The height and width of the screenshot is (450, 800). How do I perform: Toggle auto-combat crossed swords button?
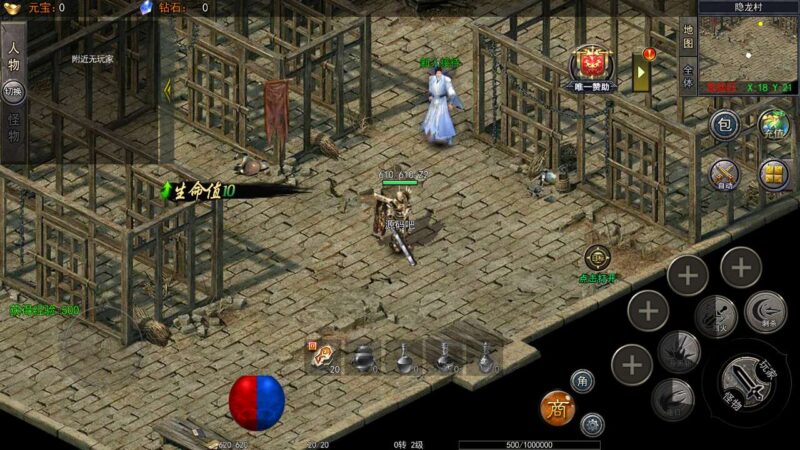tap(724, 176)
